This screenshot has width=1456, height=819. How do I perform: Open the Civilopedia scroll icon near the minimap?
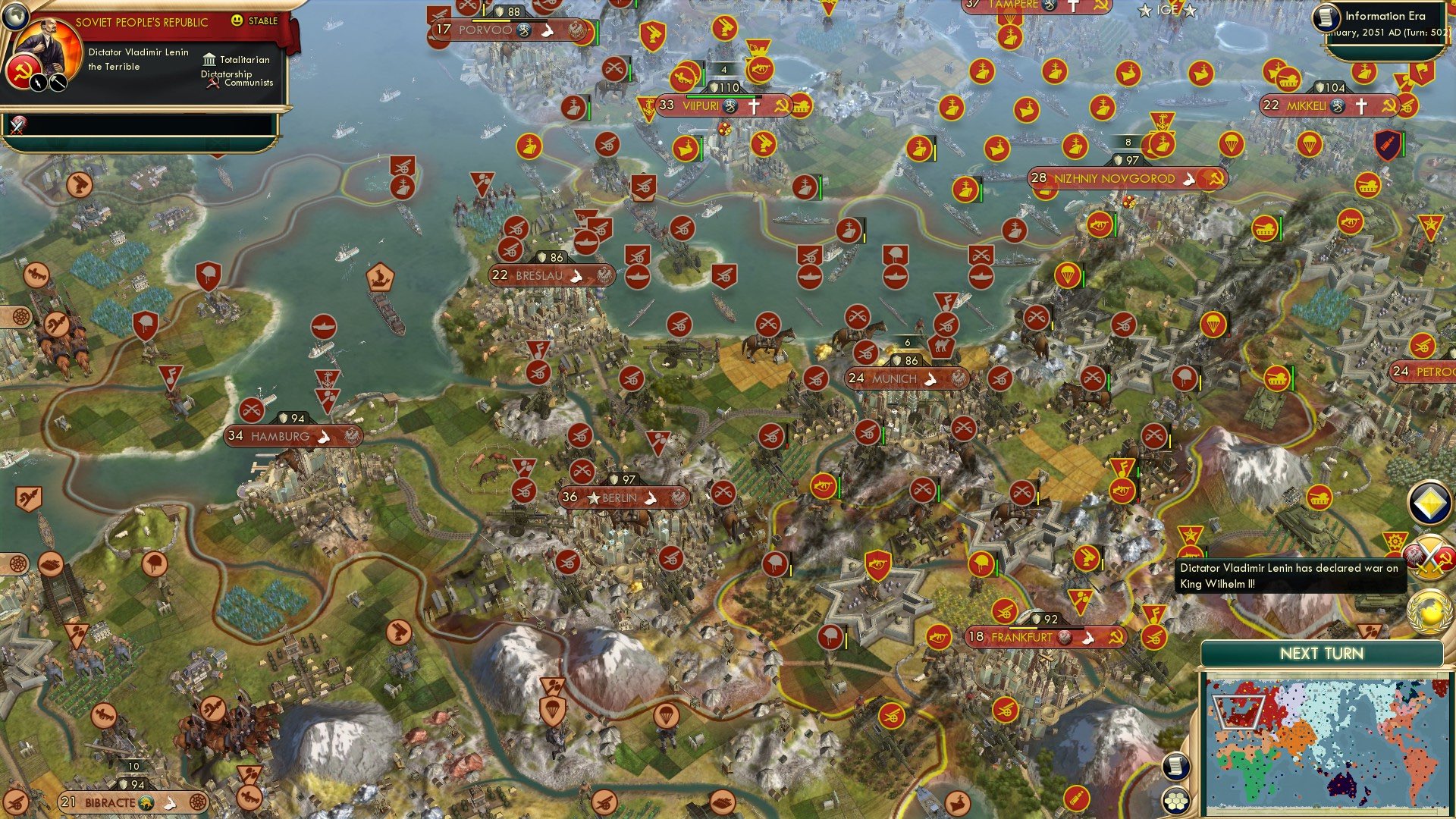(1175, 767)
